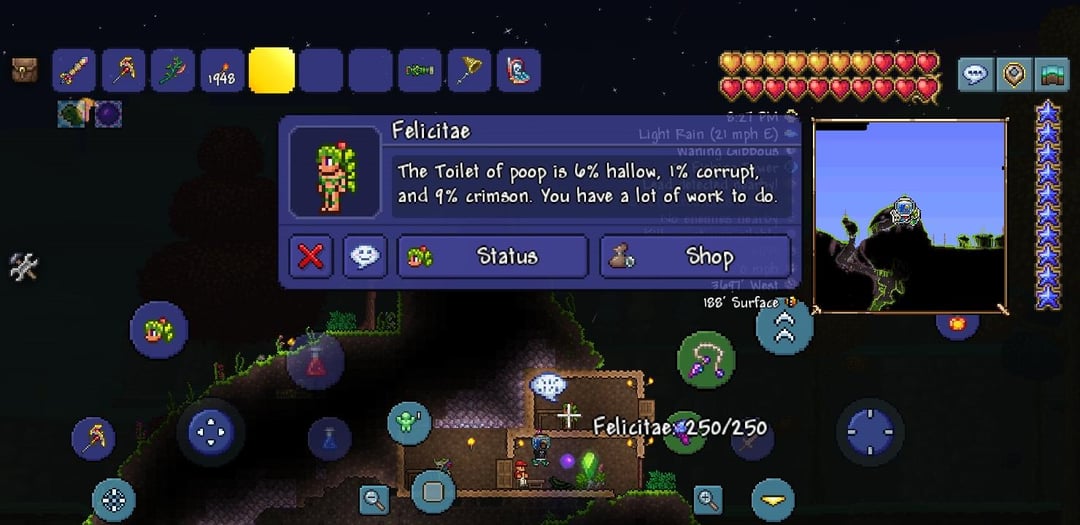The image size is (1080, 525).
Task: Check the Dryad's Status option
Action: 492,257
